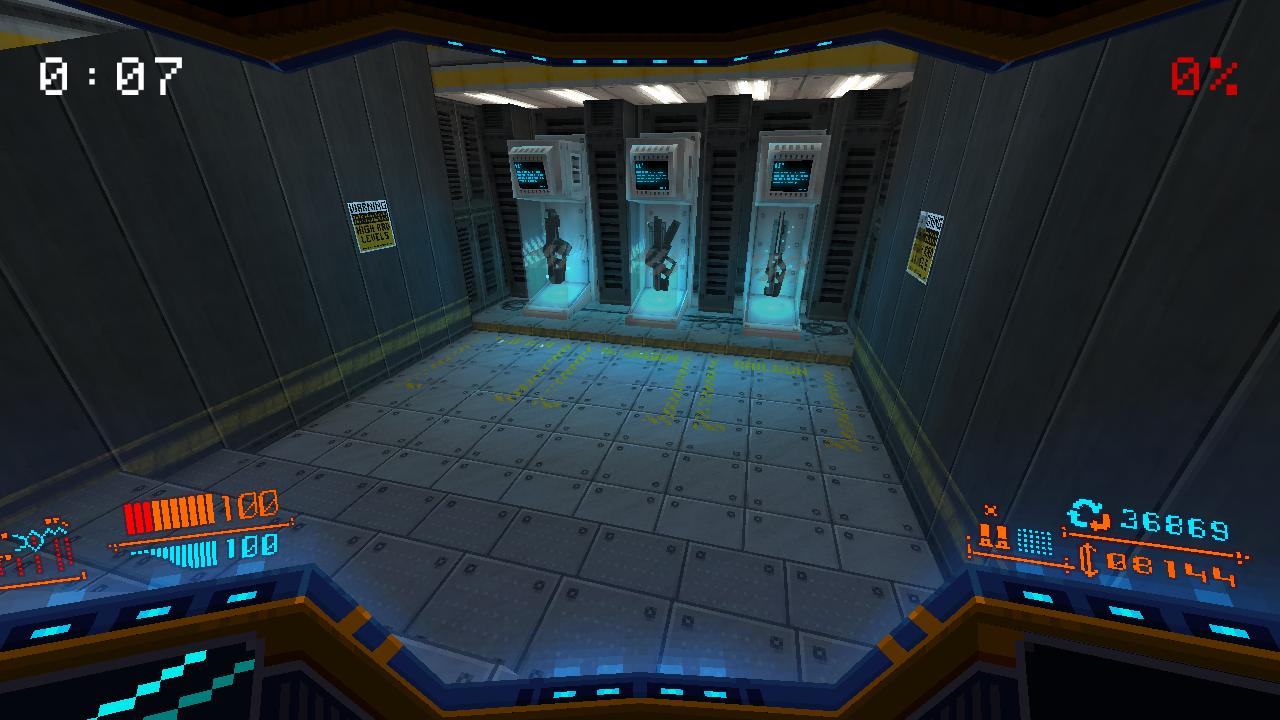Click the bullet magazine icon next to 08144

1089,561
